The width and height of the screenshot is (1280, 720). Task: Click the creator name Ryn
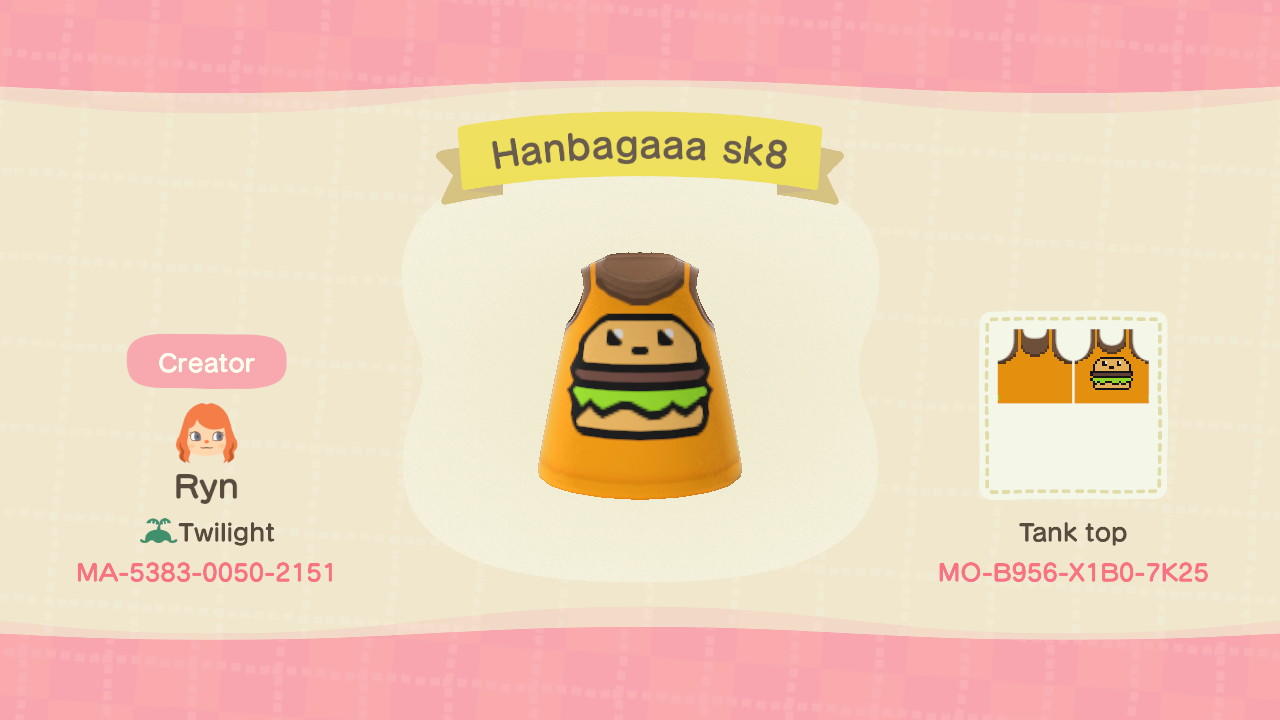point(207,486)
